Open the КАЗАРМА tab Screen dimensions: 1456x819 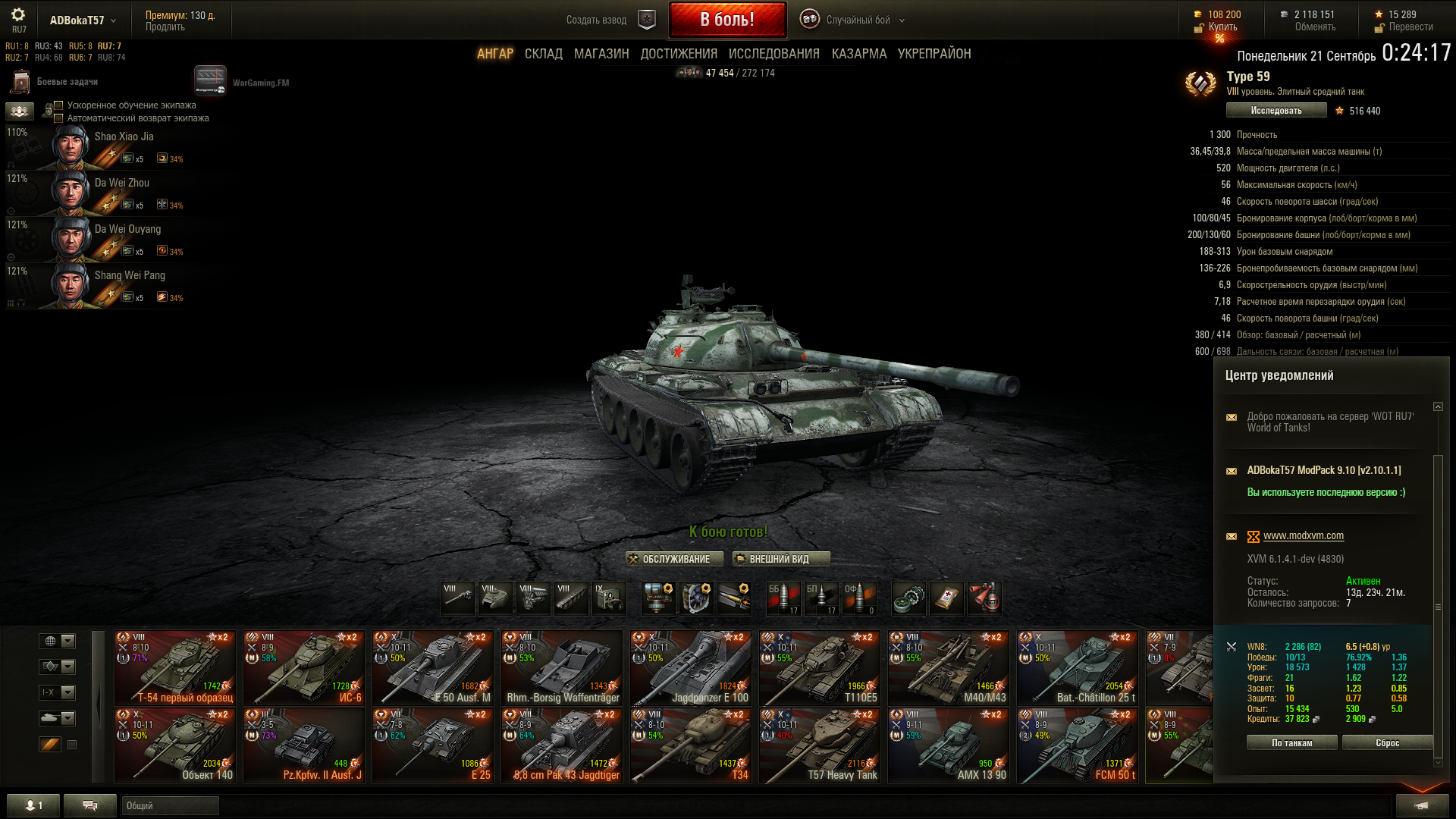858,54
